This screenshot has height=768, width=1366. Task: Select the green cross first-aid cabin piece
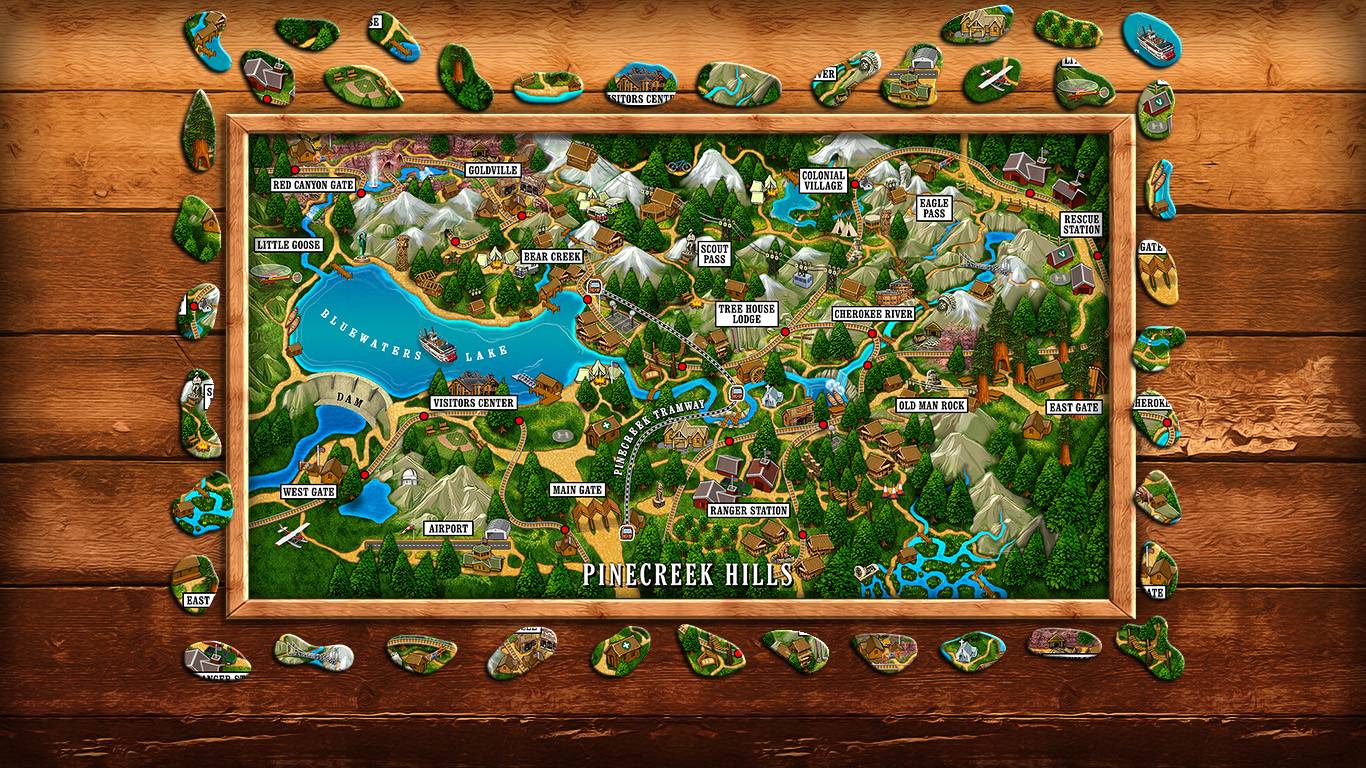pyautogui.click(x=620, y=650)
